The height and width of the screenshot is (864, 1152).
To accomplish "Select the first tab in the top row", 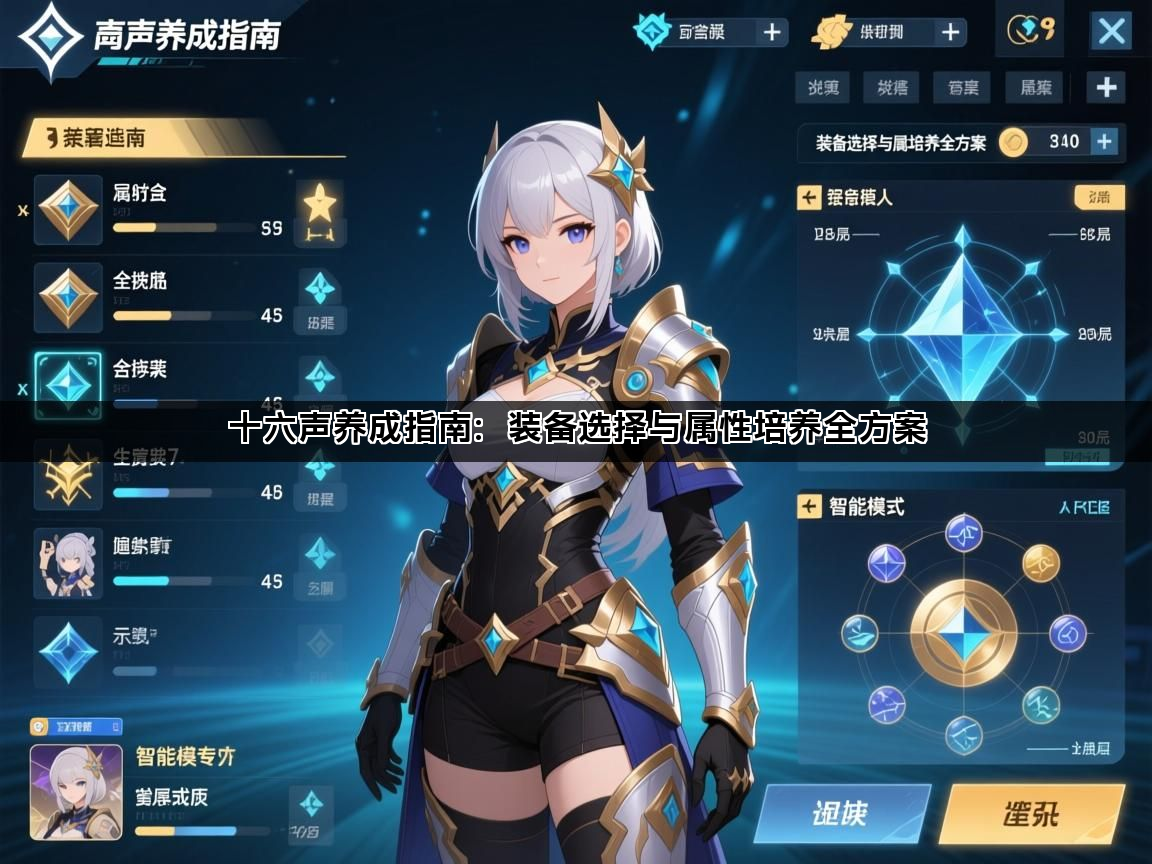I will [823, 87].
